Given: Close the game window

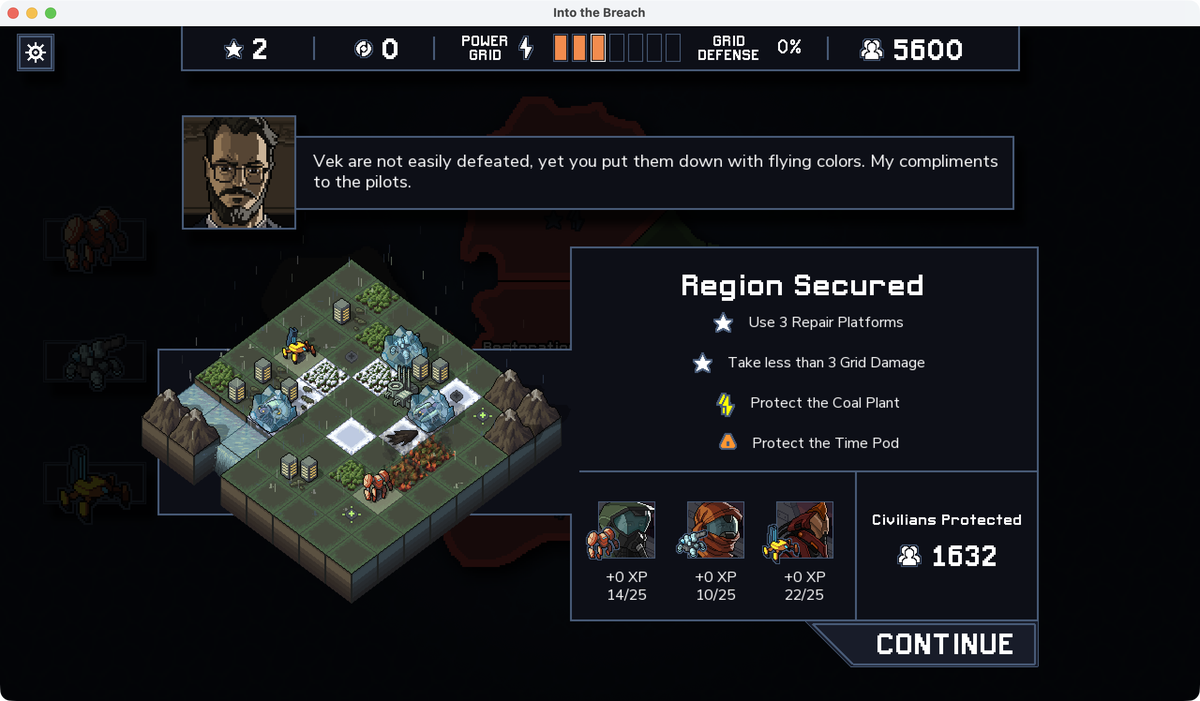Looking at the screenshot, I should pos(14,13).
